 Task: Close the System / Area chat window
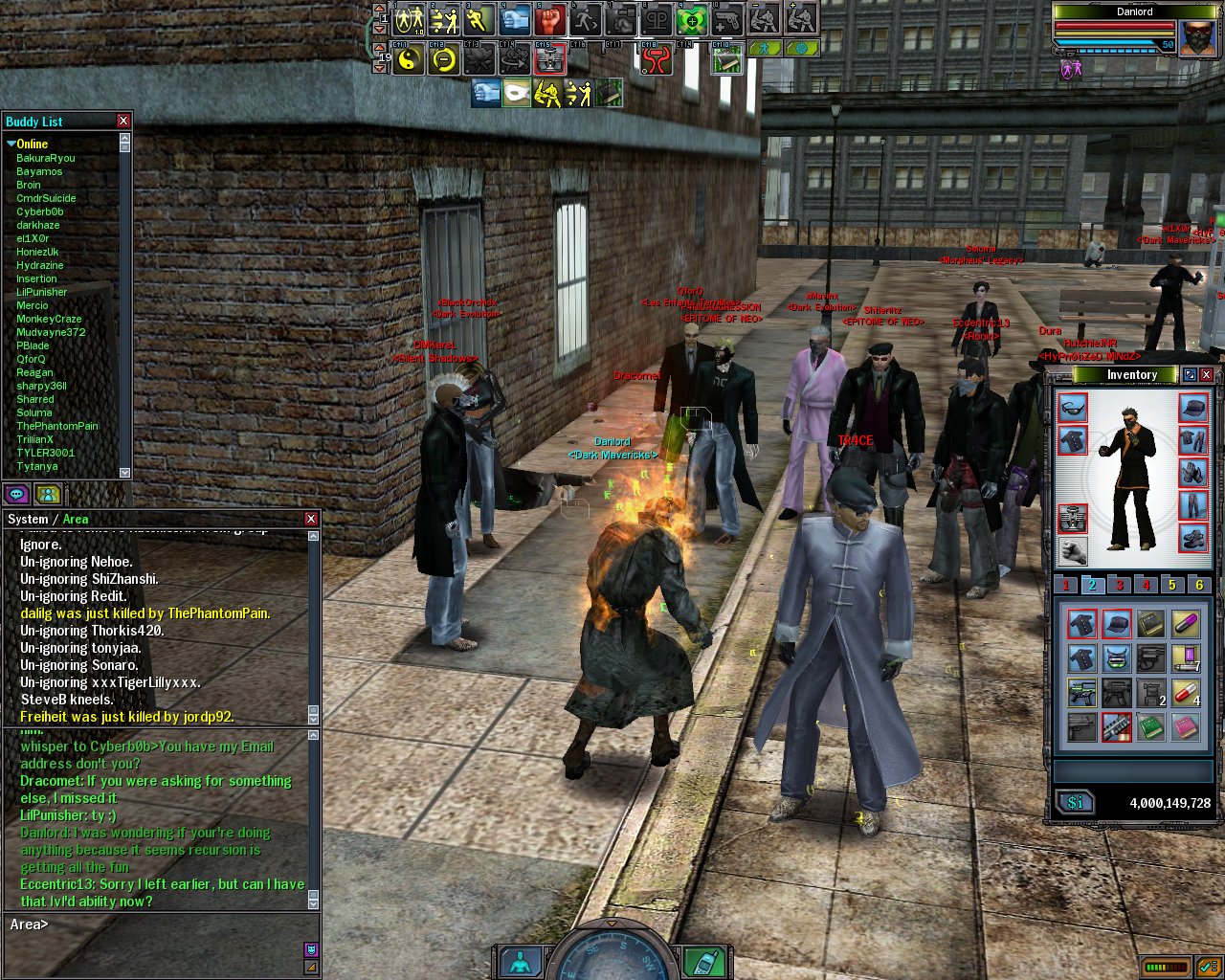[x=311, y=519]
